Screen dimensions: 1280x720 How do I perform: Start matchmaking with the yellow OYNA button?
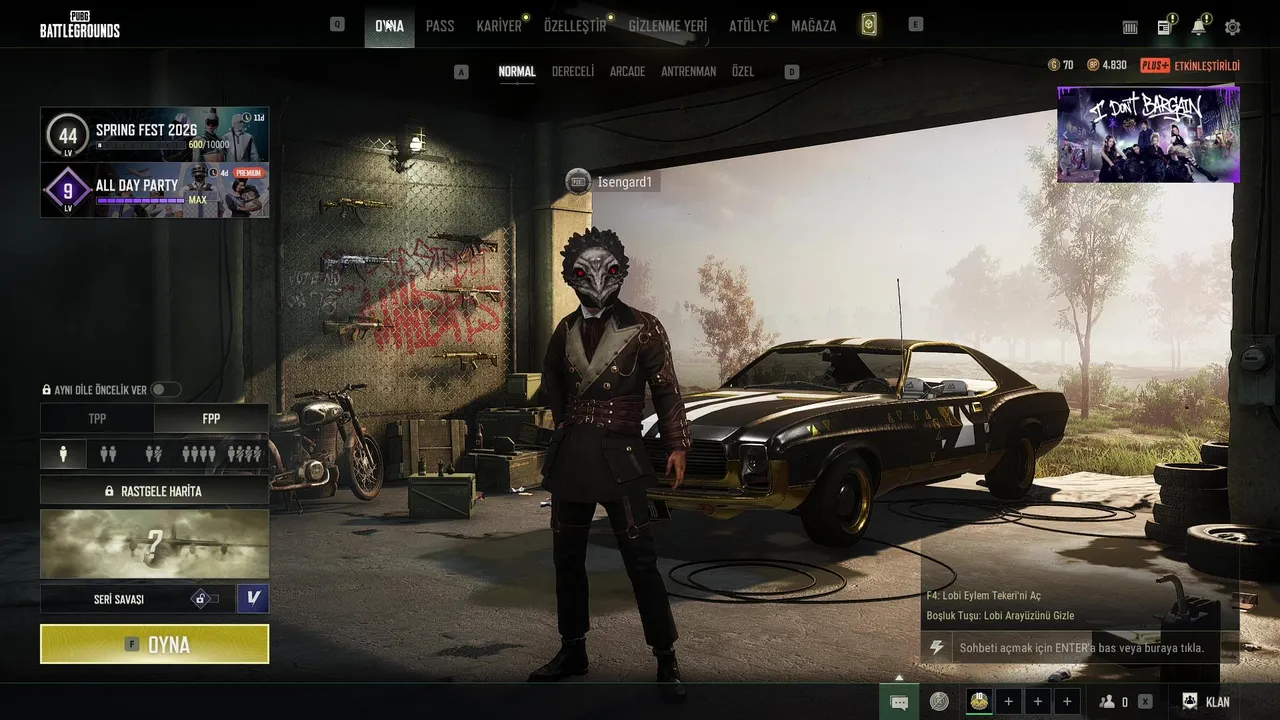click(x=154, y=644)
